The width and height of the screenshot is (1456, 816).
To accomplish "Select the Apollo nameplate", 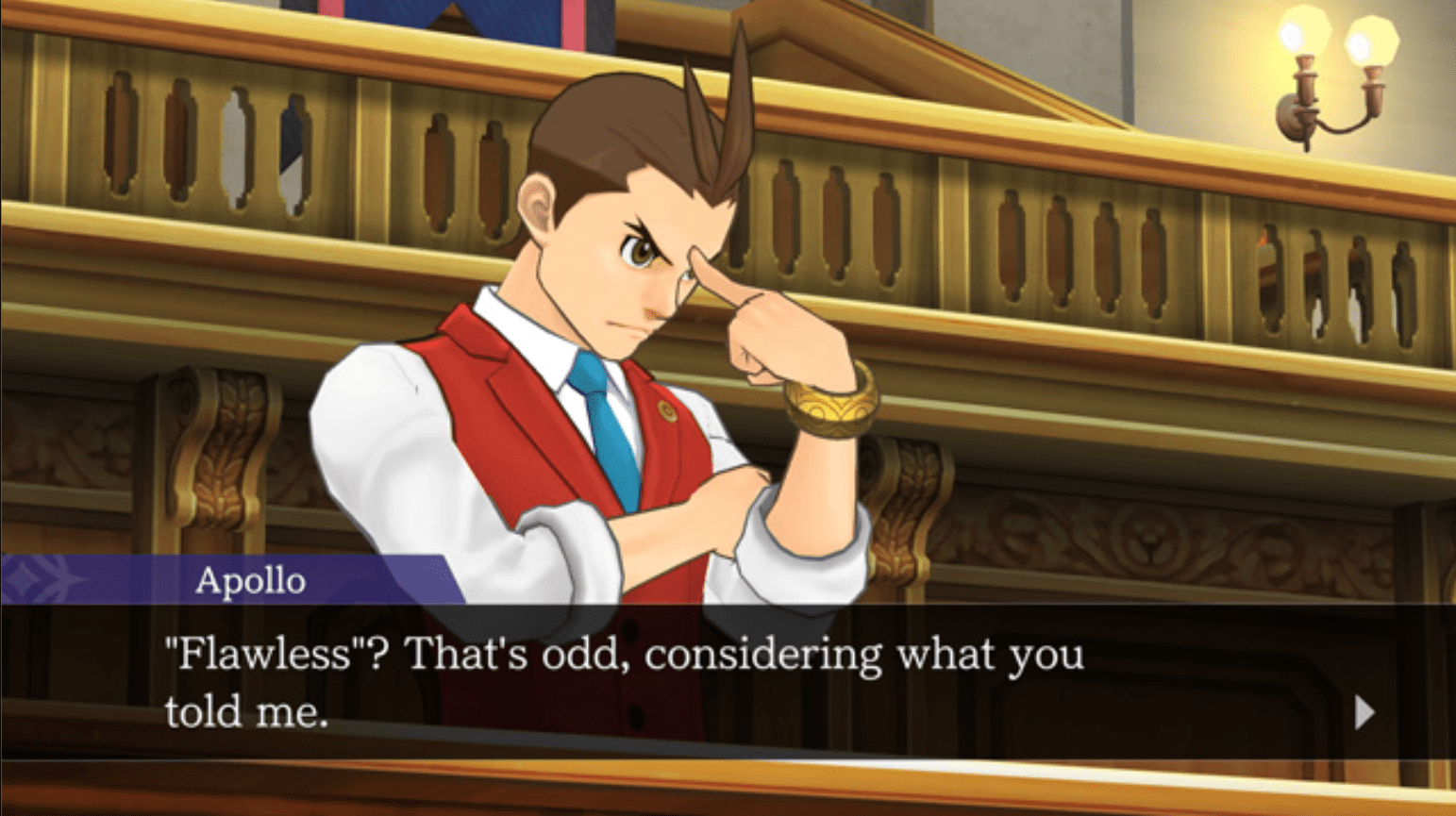I will pos(249,581).
